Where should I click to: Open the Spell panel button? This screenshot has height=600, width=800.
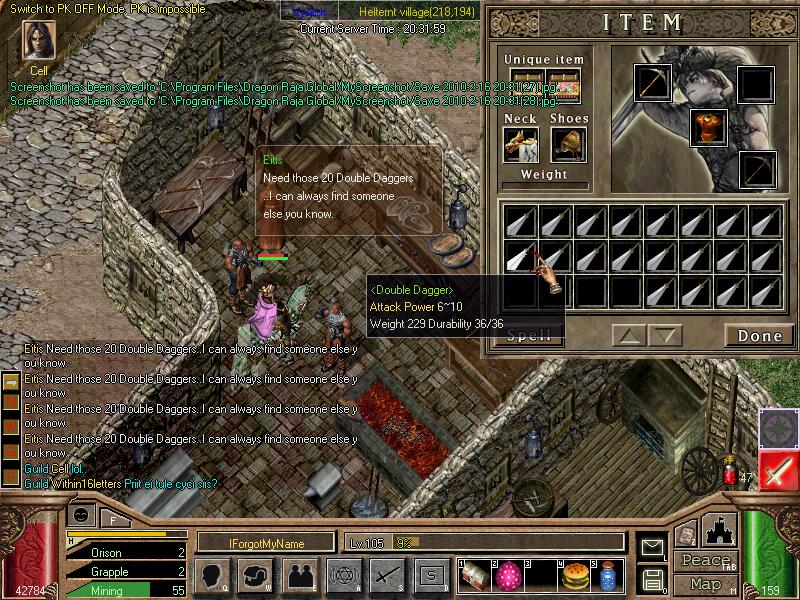tap(528, 336)
